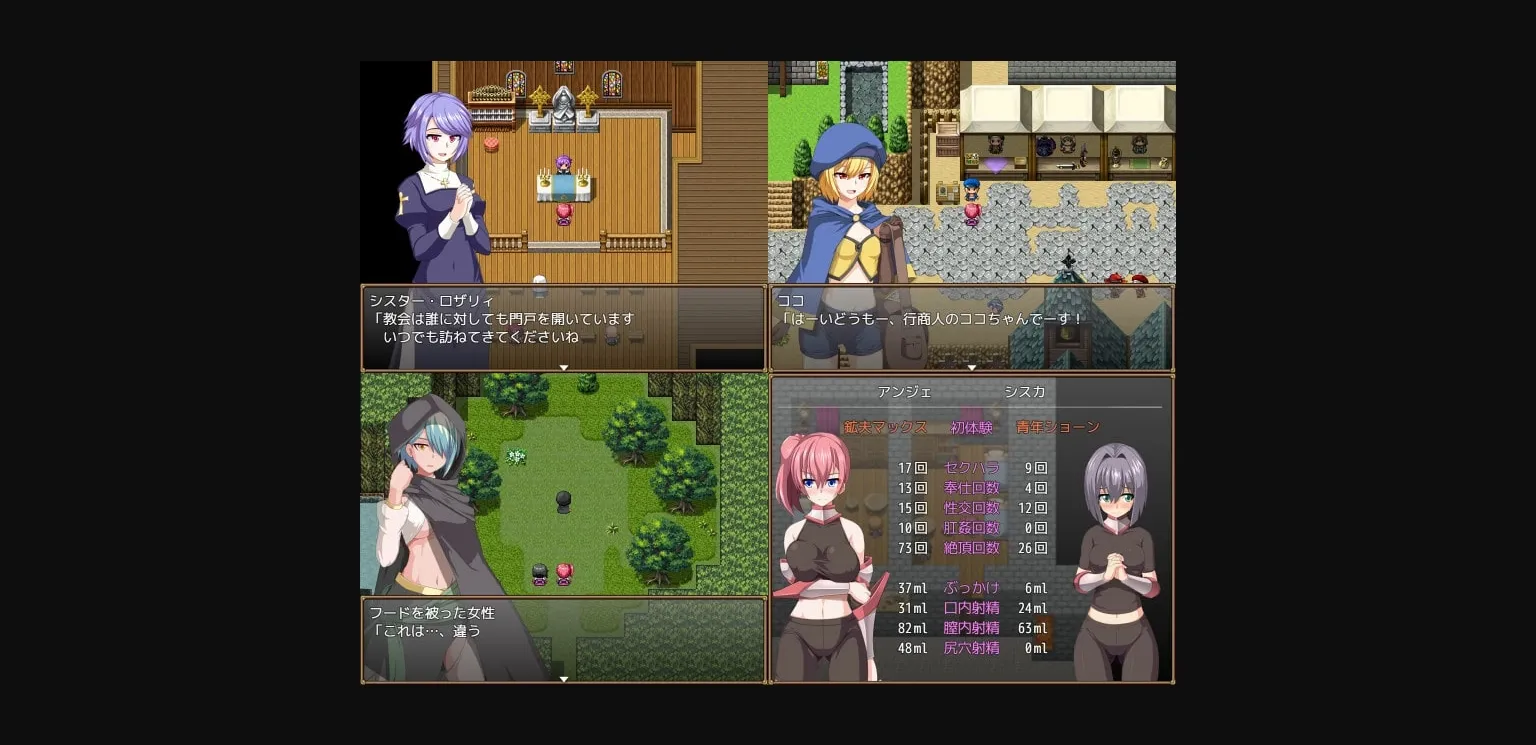The height and width of the screenshot is (745, 1536).
Task: Click the continue arrow under Koko's dialogue
Action: click(x=971, y=368)
